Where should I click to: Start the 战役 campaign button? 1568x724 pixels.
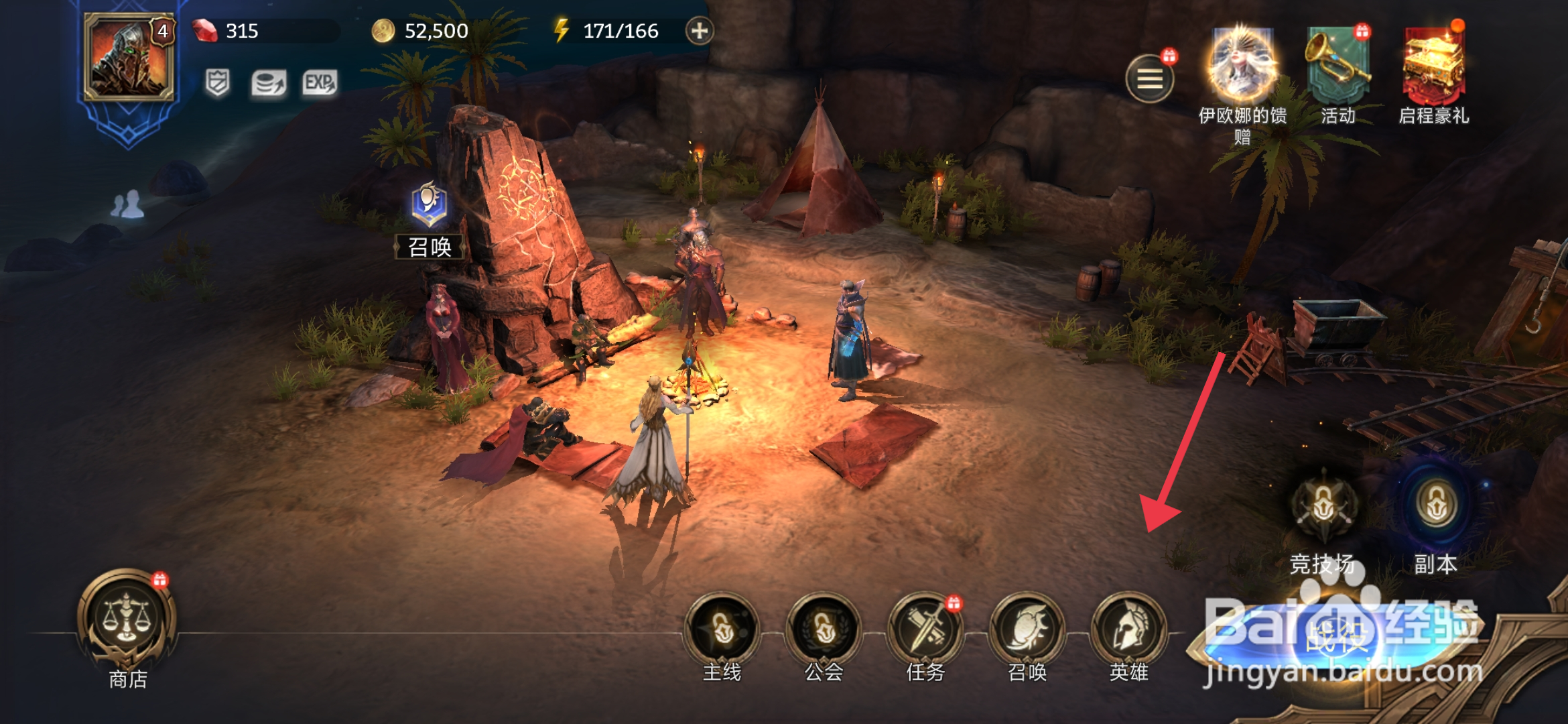(1337, 637)
